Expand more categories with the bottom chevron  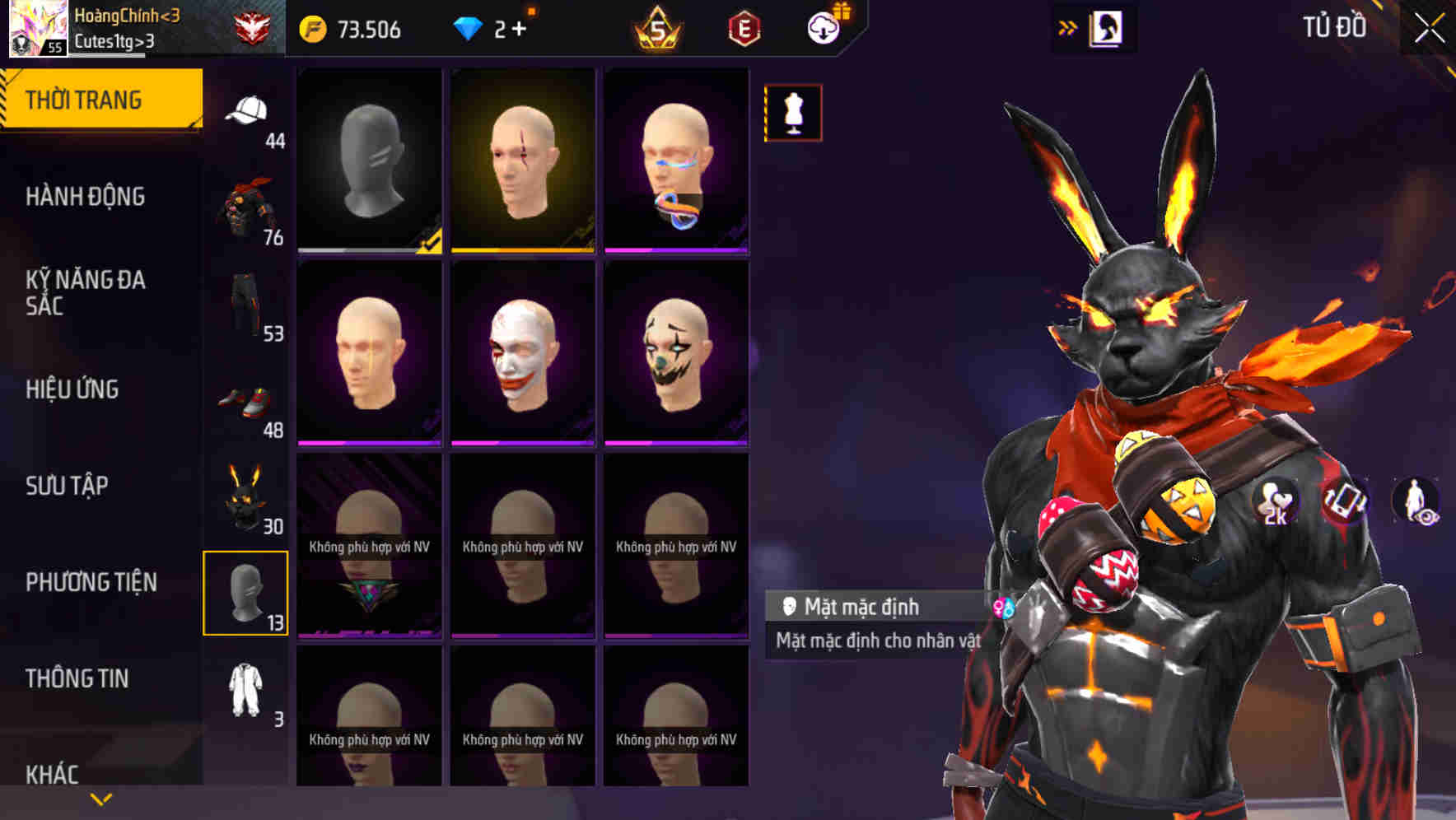point(100,798)
